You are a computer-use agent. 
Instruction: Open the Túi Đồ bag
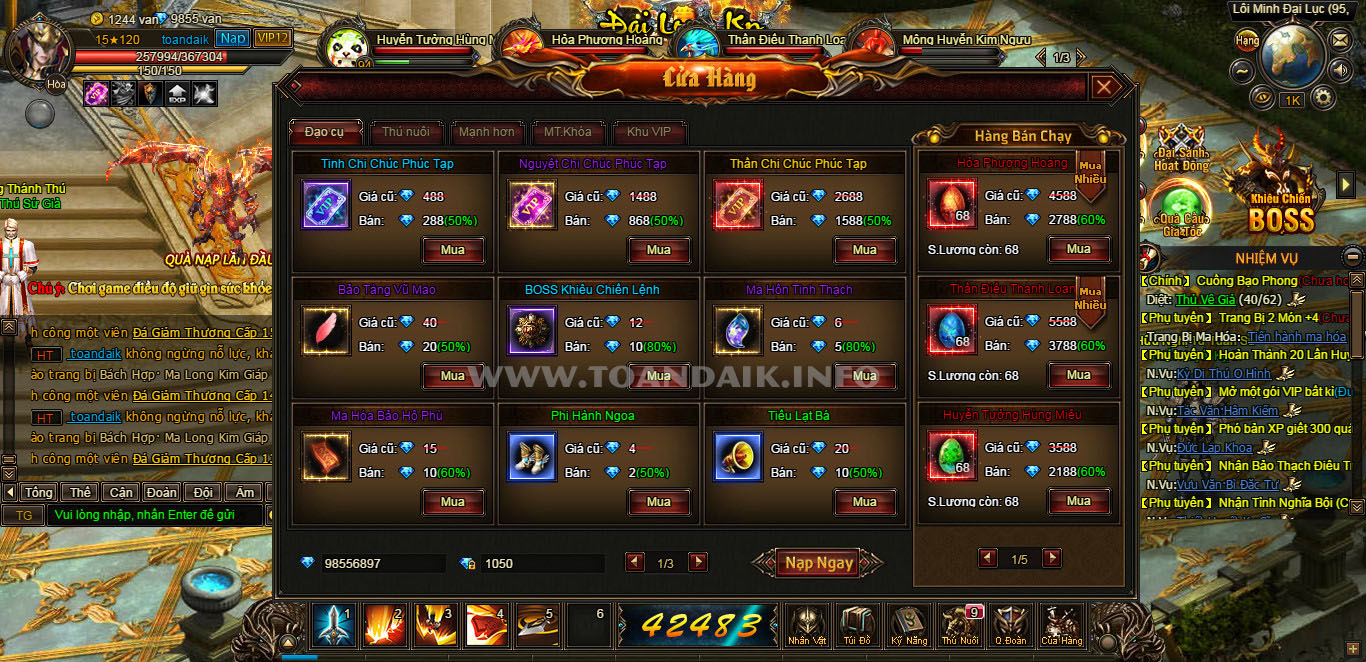click(x=857, y=624)
